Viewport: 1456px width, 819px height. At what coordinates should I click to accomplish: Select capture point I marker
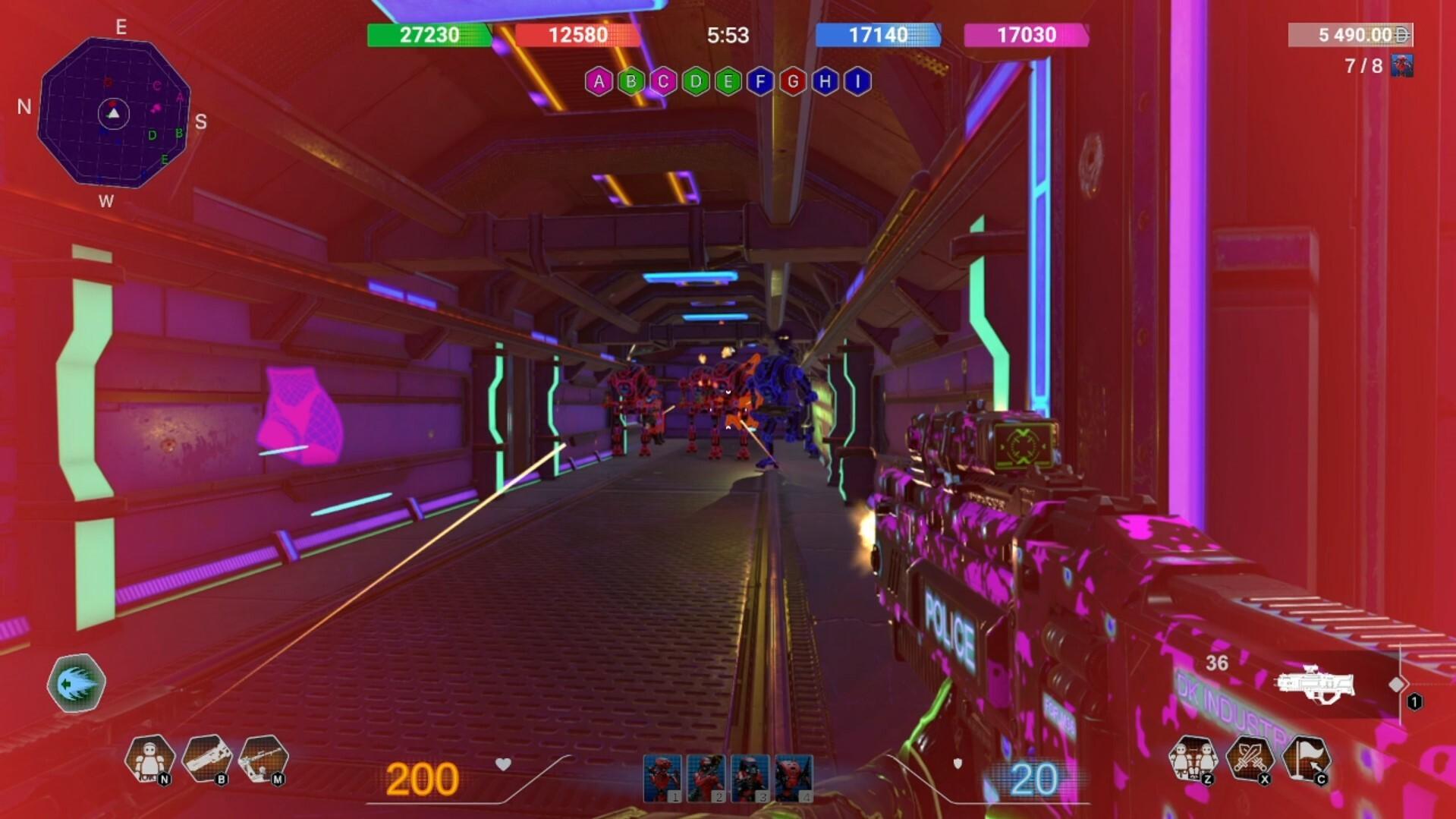[857, 81]
